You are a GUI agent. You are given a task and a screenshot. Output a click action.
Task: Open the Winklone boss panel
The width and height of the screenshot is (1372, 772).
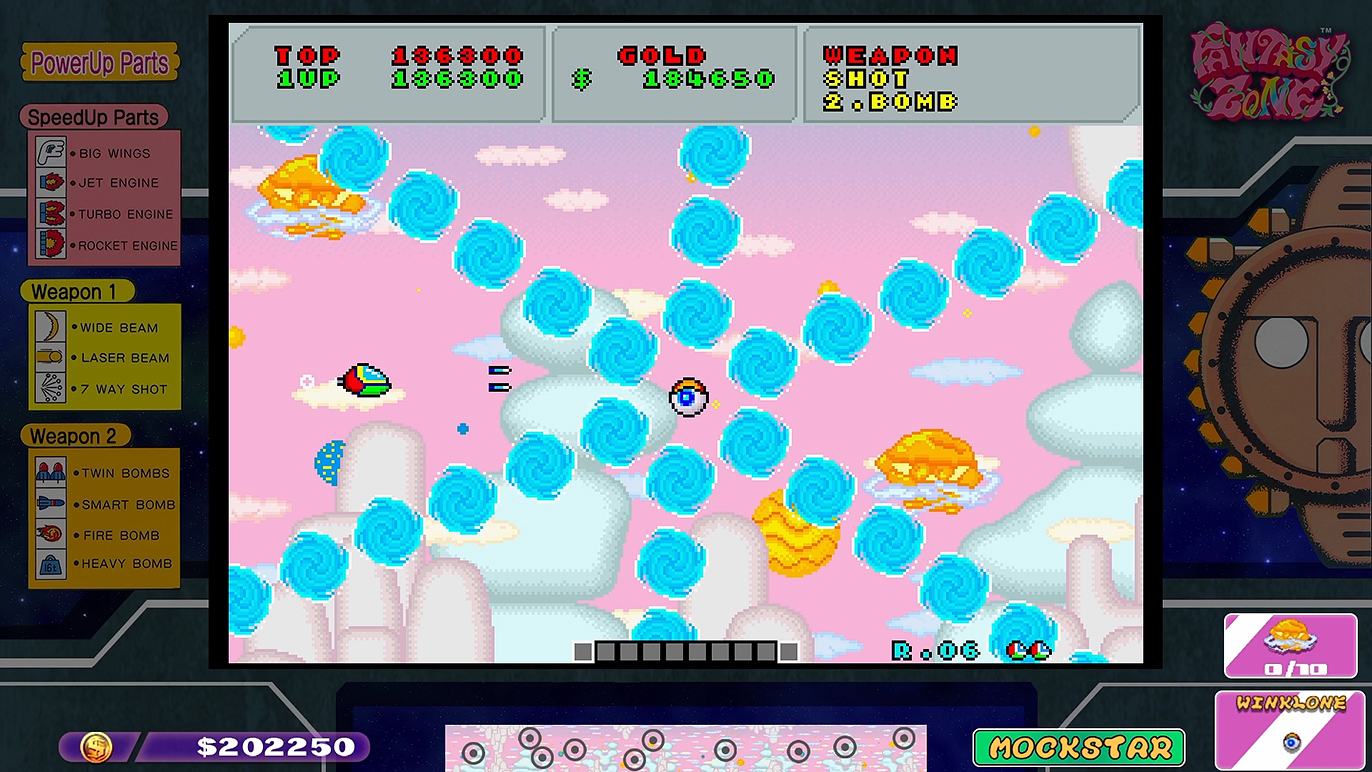[1291, 729]
